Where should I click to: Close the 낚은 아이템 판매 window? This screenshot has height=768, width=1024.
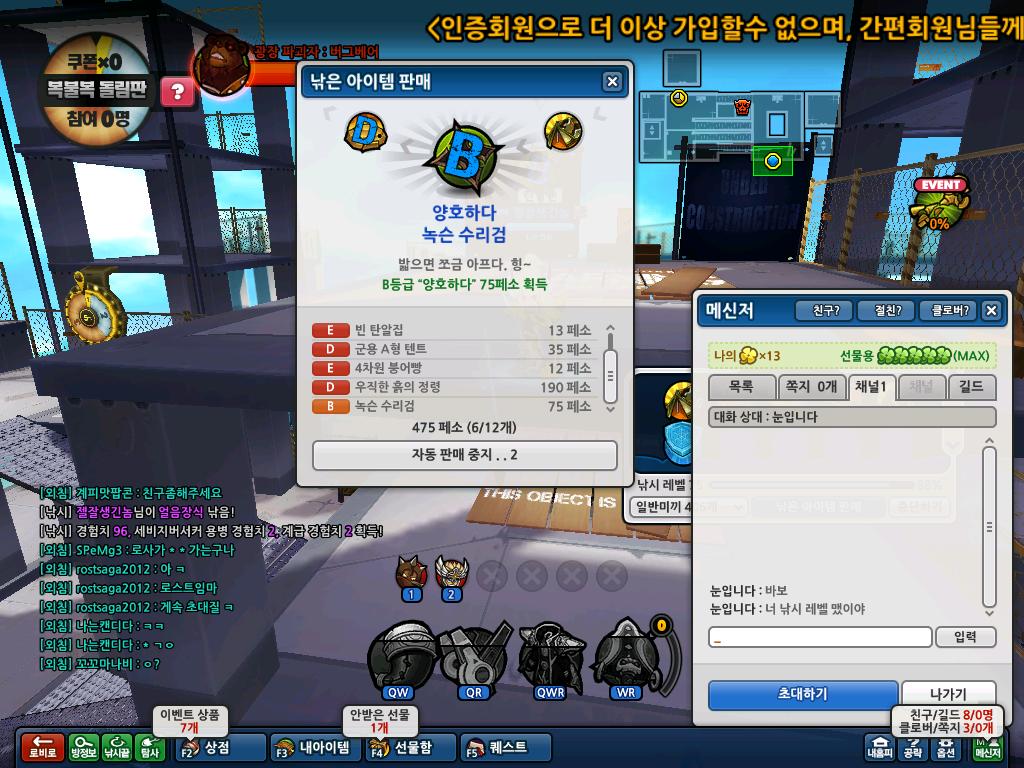click(612, 82)
